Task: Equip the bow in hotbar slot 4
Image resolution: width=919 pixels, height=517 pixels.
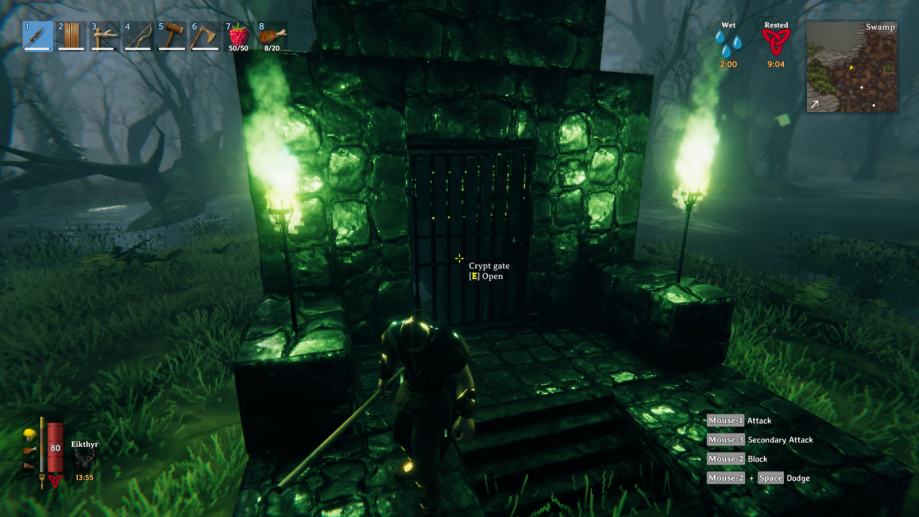Action: (139, 36)
